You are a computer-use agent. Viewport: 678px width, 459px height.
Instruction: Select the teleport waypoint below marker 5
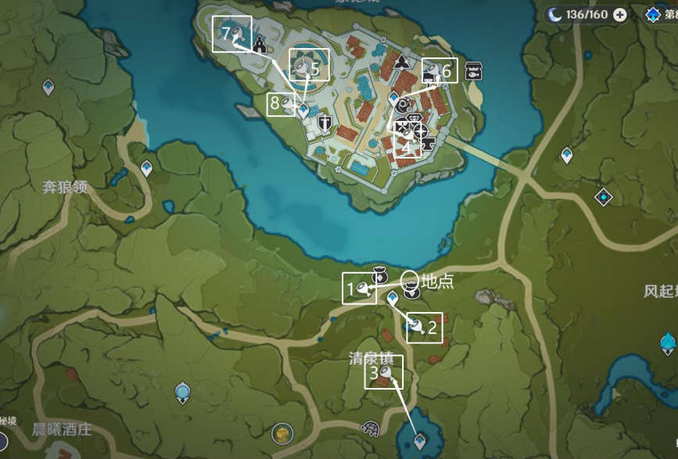[304, 112]
